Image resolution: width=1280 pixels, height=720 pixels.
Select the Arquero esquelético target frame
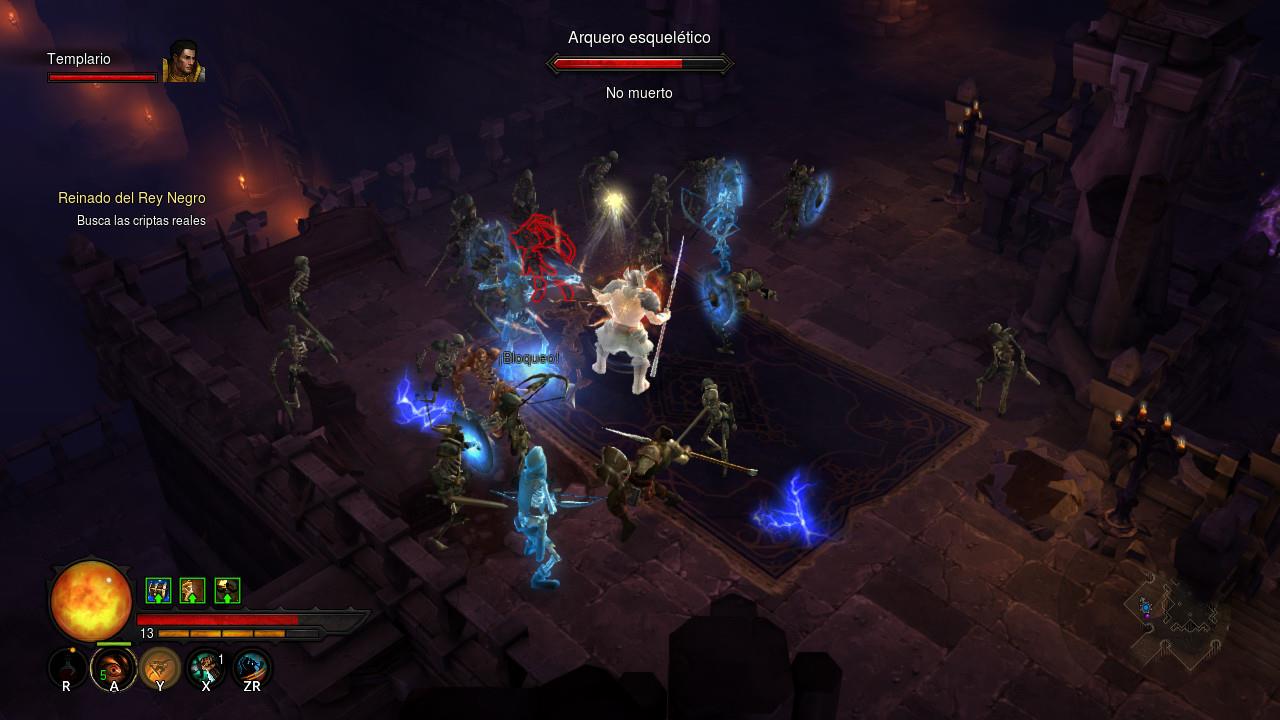tap(639, 64)
